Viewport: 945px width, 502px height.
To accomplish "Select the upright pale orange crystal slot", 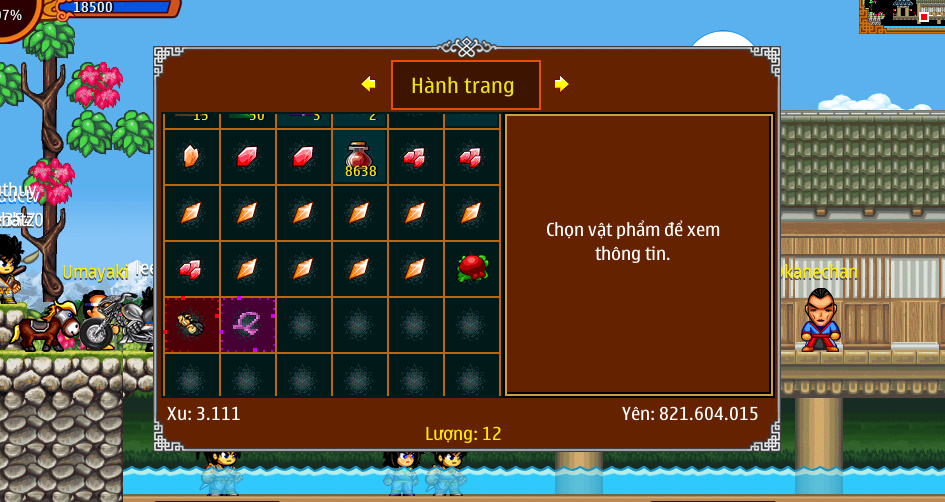I will (192, 157).
